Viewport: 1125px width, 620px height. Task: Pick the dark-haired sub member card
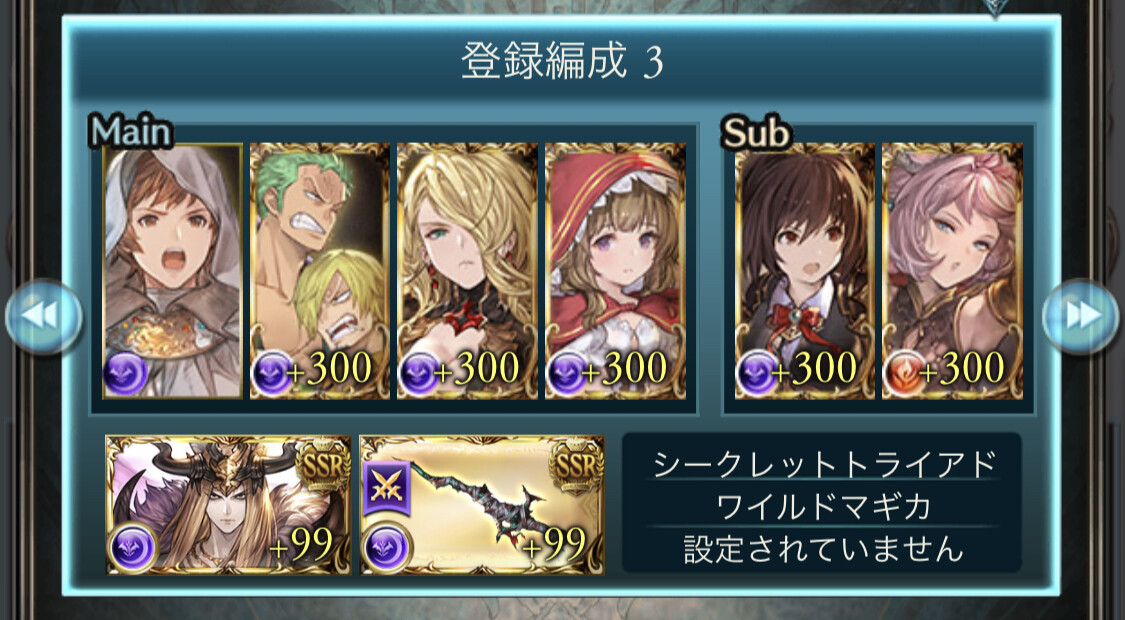click(804, 271)
